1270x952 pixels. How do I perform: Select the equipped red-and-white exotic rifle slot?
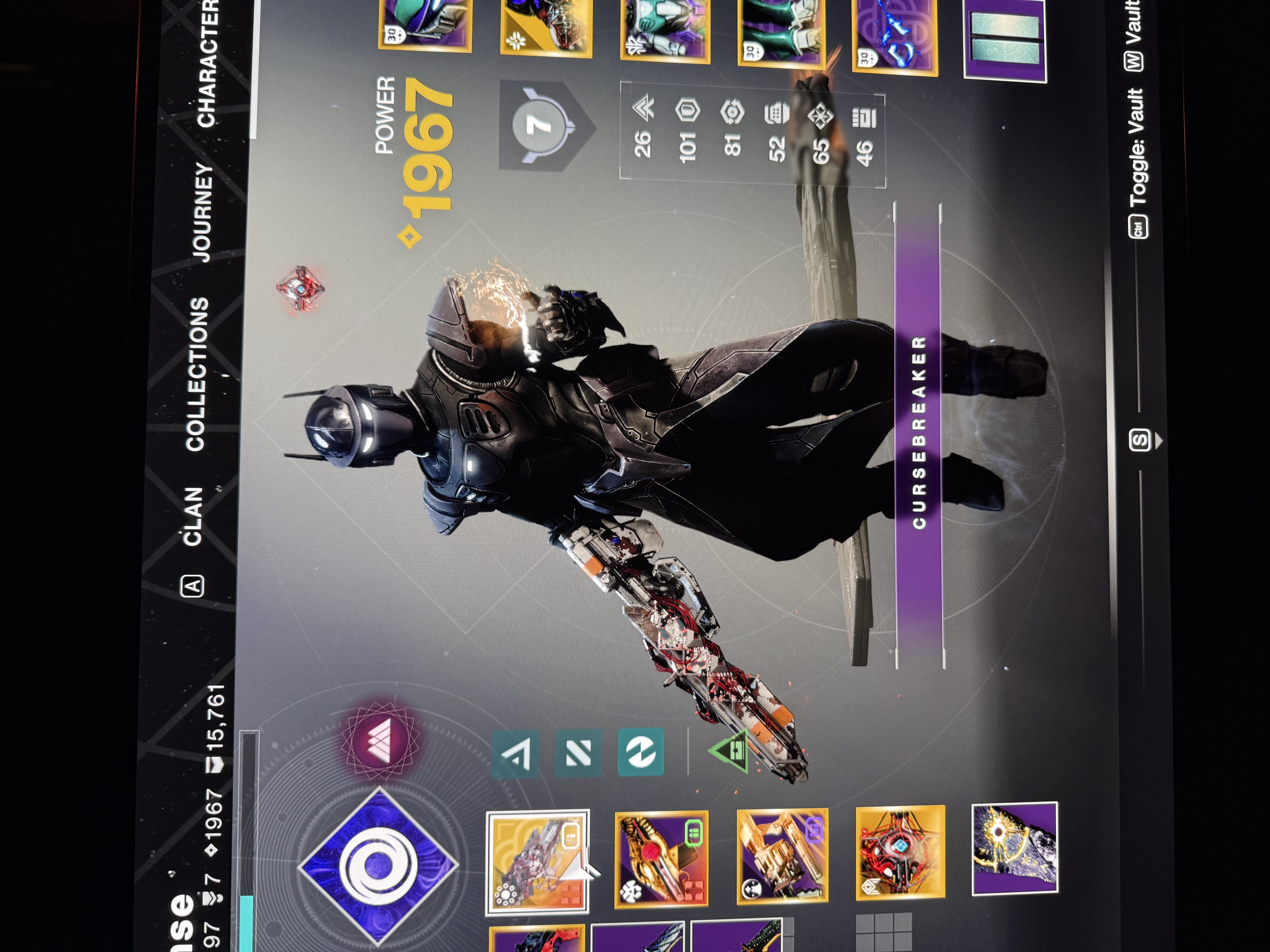point(537,861)
